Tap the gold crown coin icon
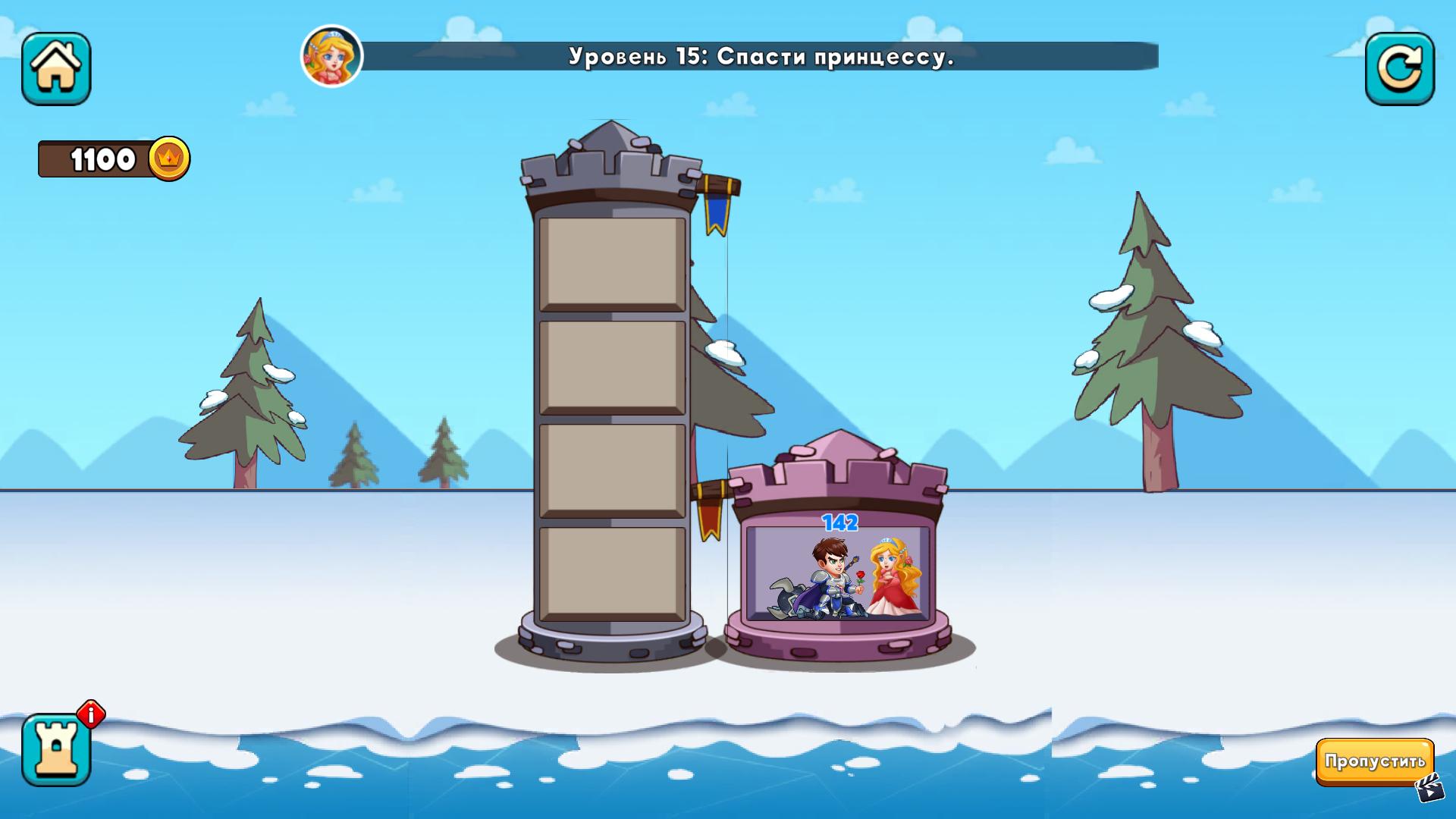The image size is (1456, 819). click(171, 159)
